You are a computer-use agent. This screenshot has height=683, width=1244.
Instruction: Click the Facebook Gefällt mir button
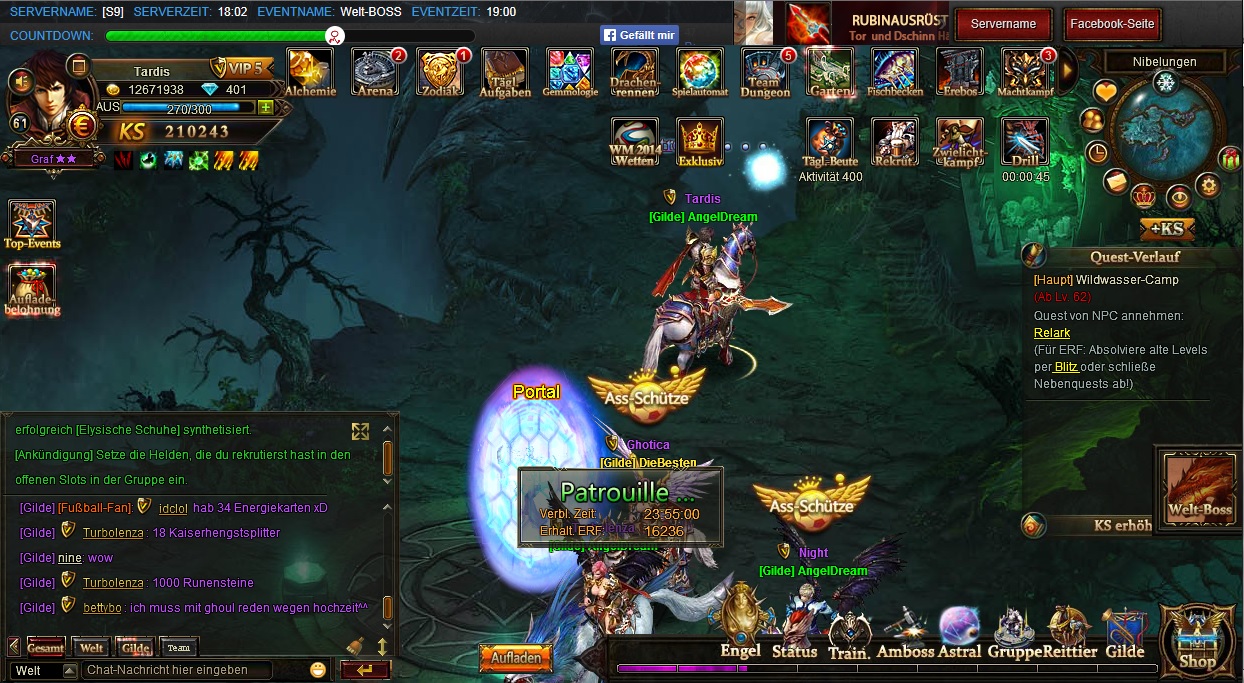click(640, 35)
